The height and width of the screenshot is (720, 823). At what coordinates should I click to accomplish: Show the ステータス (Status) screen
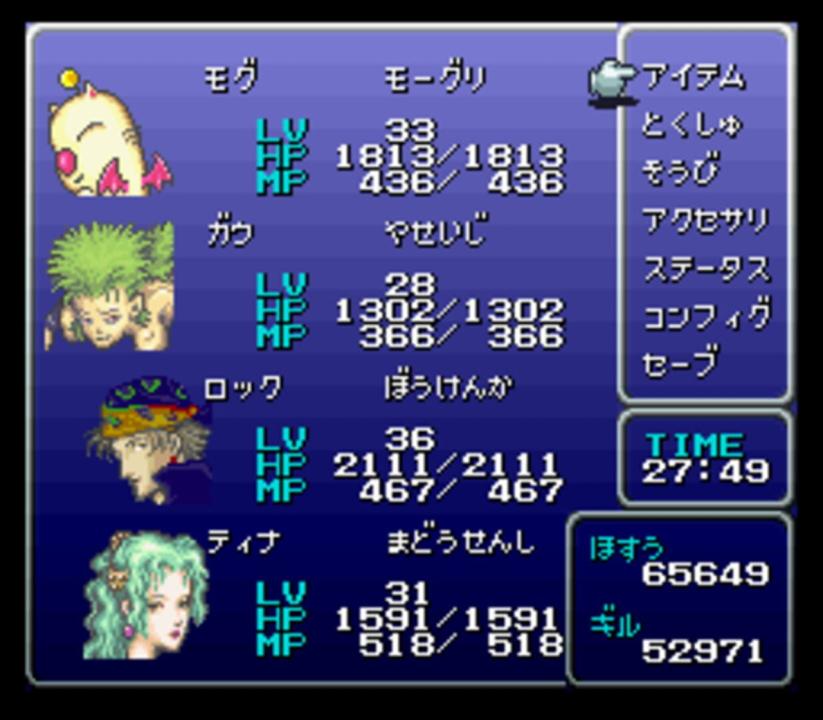(x=705, y=268)
